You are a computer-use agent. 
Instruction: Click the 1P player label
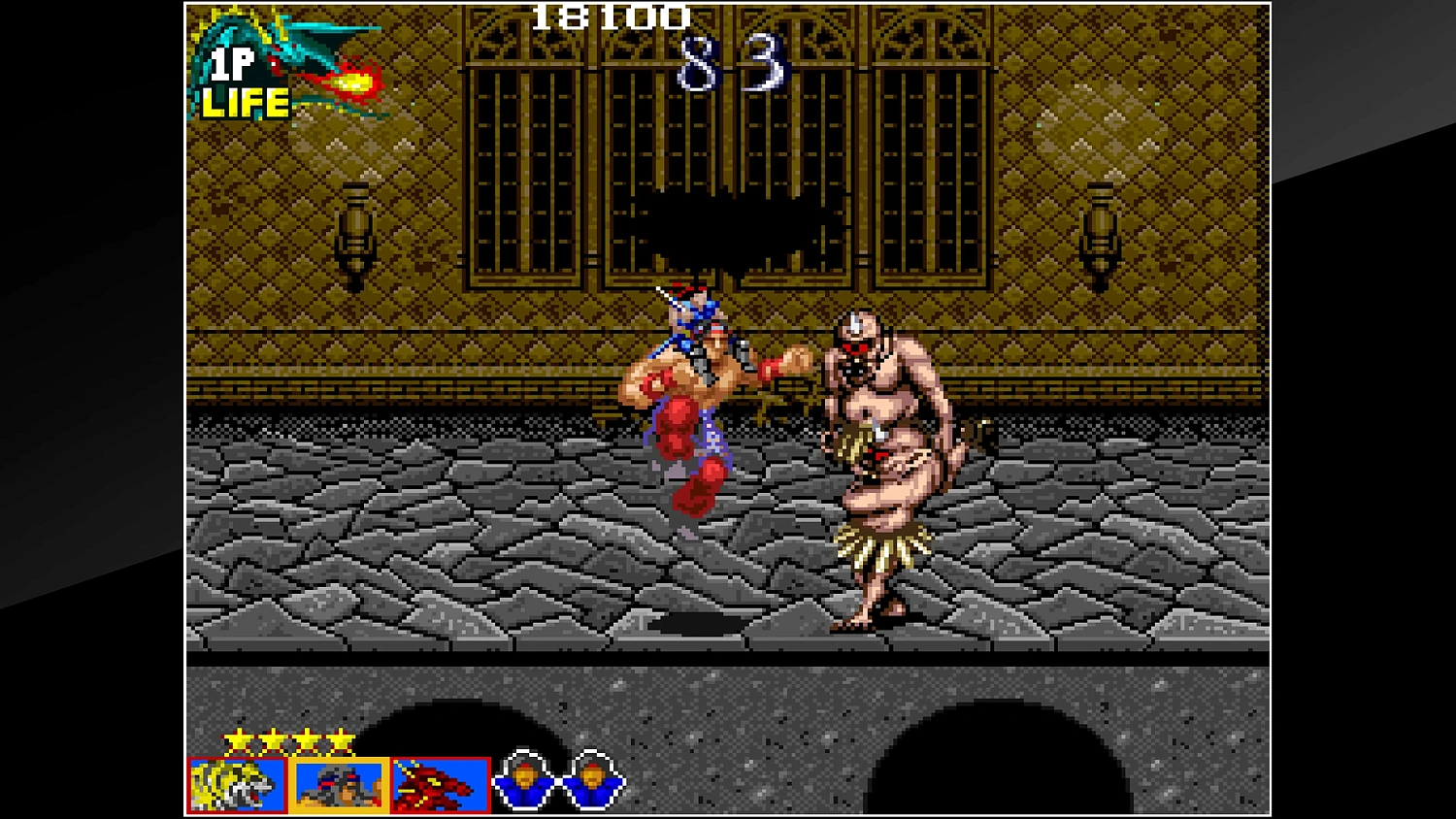pos(233,63)
